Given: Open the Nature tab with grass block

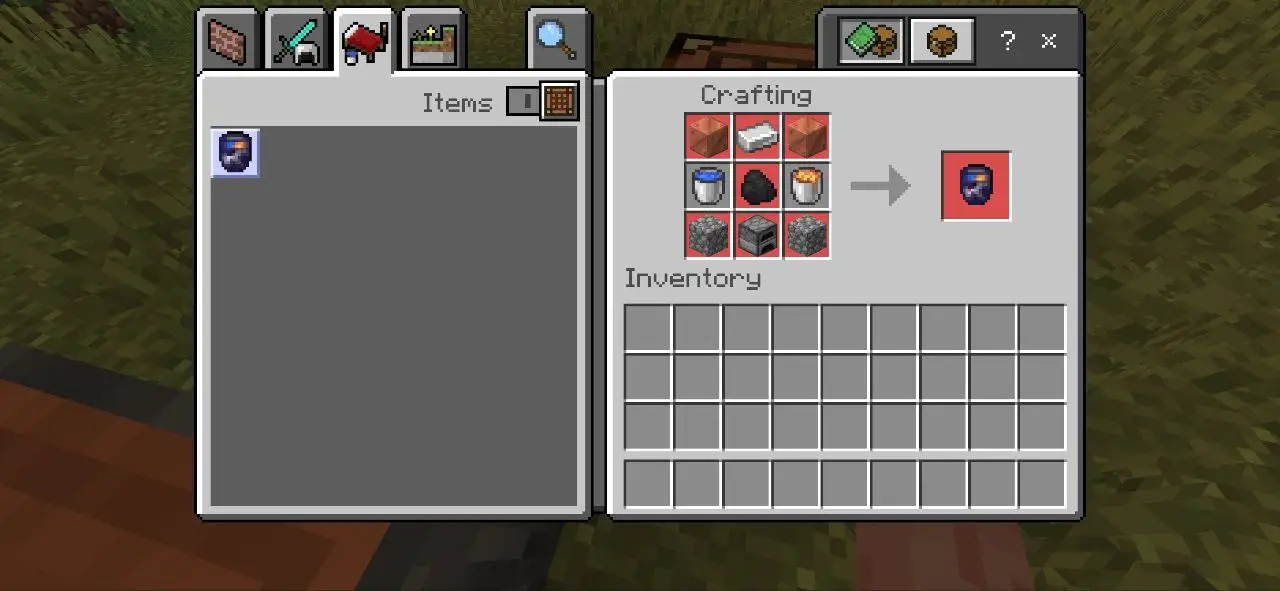Looking at the screenshot, I should (433, 42).
